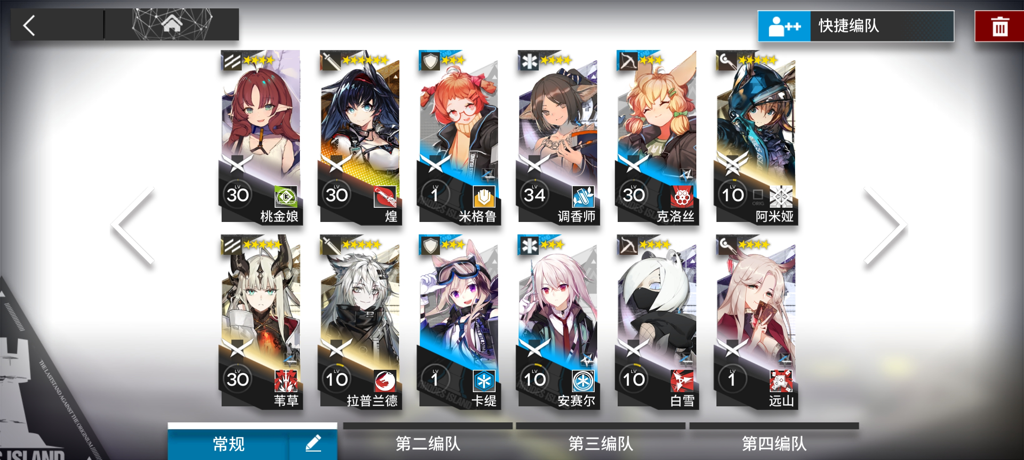Show the next squad with right arrow
This screenshot has width=1024, height=460.
pos(885,227)
